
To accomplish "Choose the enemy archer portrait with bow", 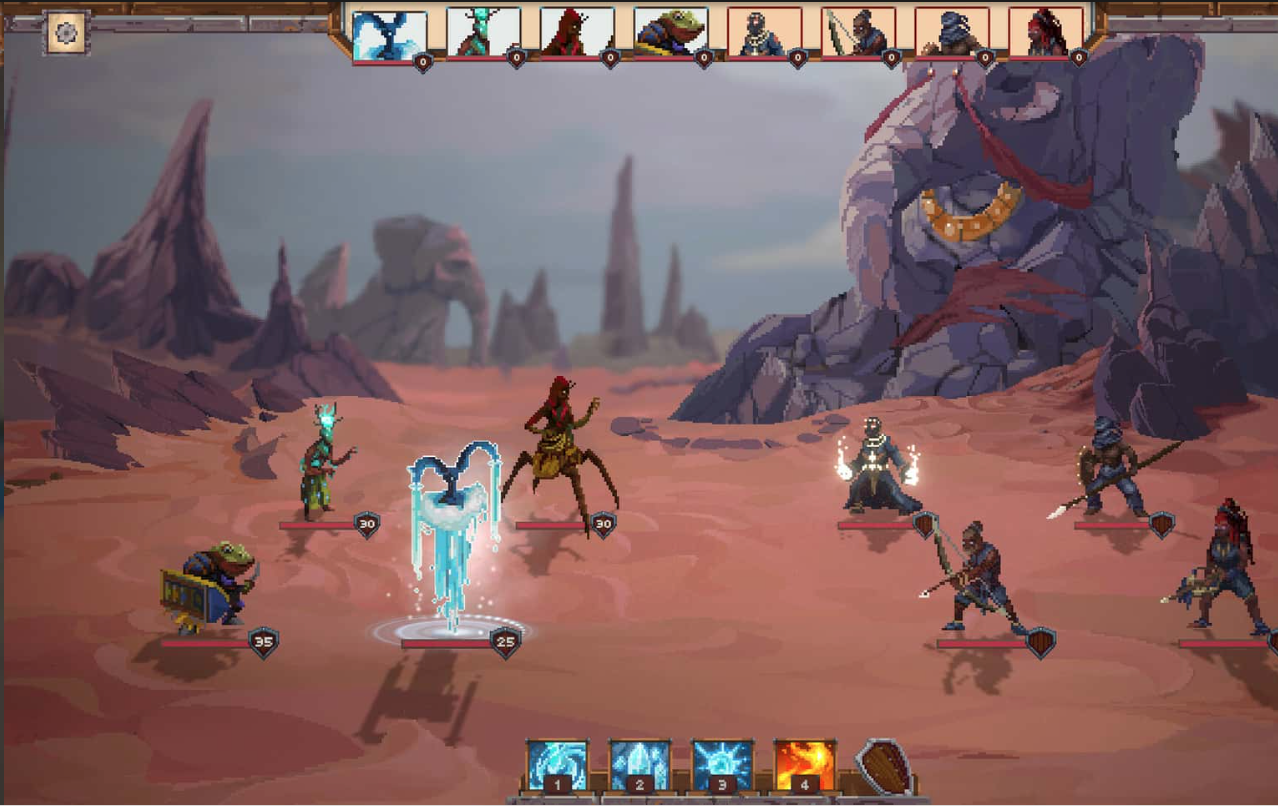I will click(x=859, y=33).
